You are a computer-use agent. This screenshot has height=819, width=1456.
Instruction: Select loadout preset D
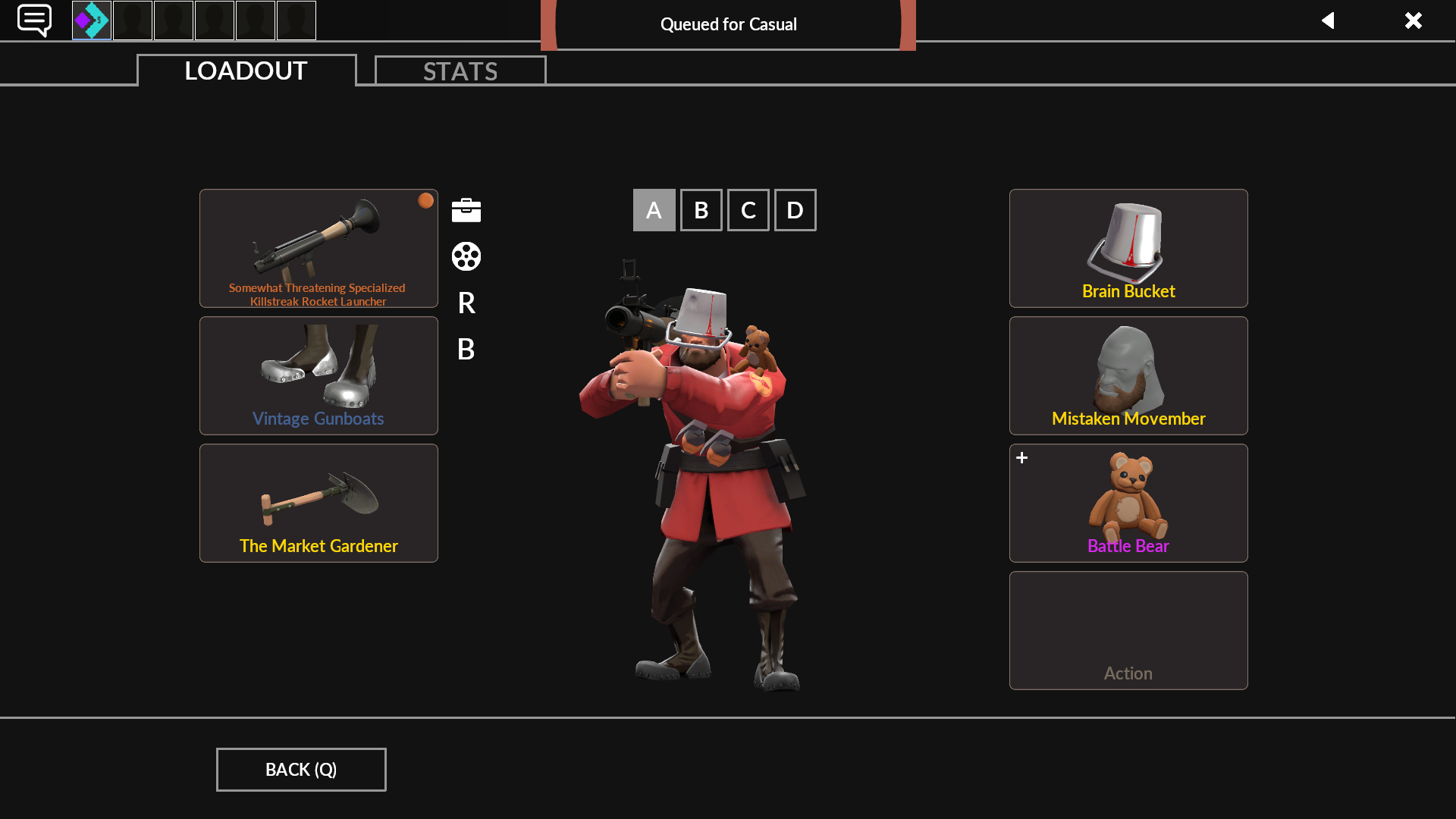(795, 209)
